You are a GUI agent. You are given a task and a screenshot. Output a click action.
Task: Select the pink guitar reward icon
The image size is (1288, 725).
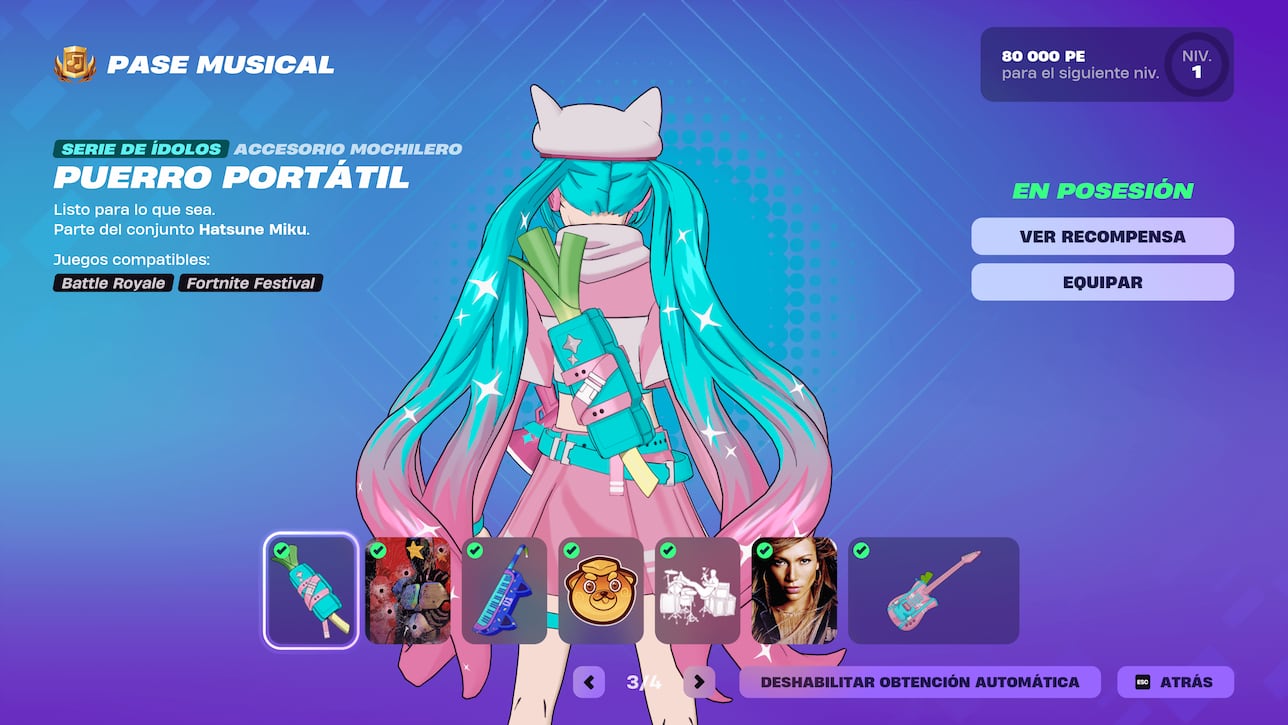pos(932,592)
